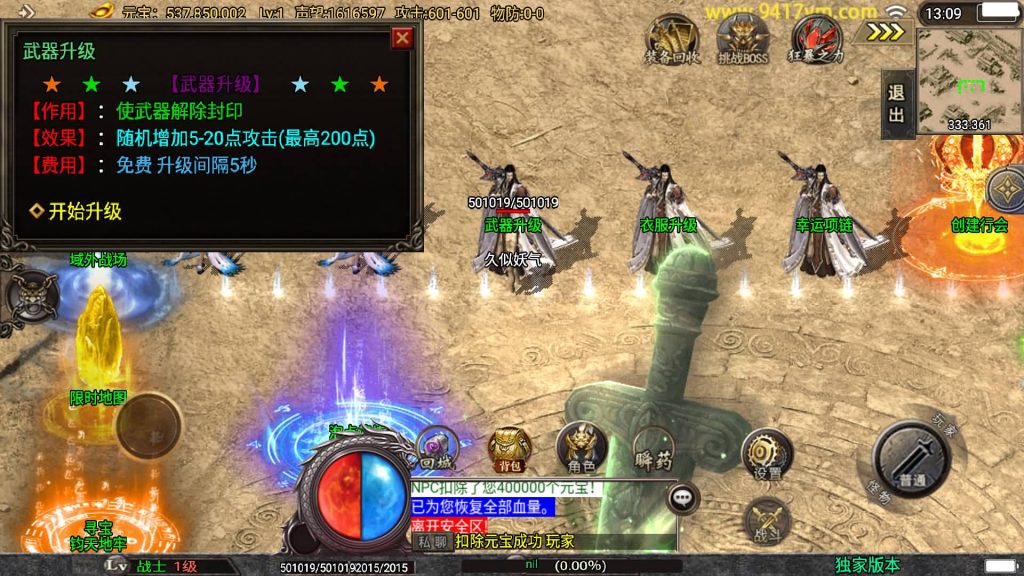This screenshot has height=576, width=1024.
Task: Activate the 狂暴之力 berserk power icon
Action: (x=817, y=41)
